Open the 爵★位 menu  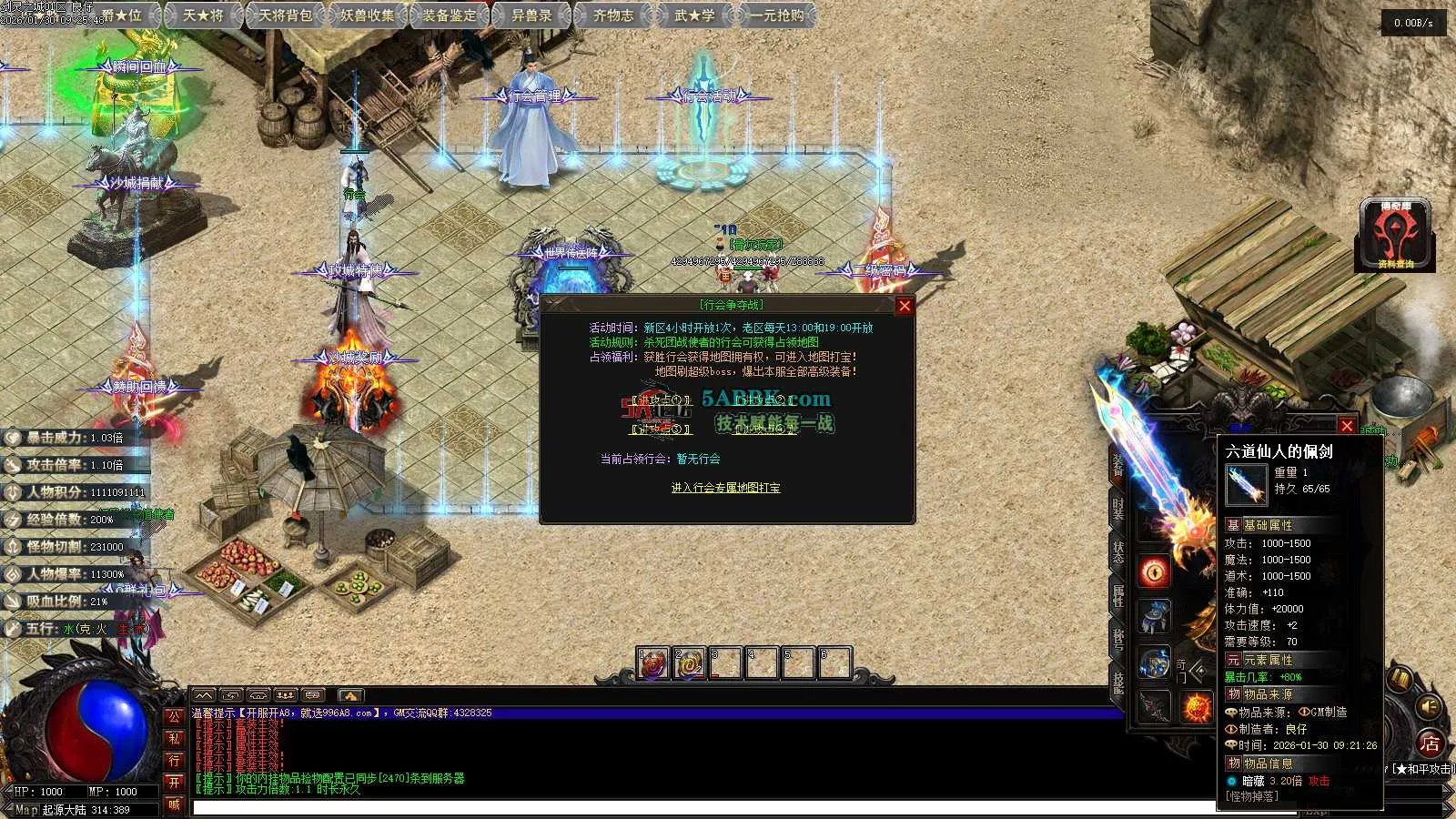(x=123, y=15)
